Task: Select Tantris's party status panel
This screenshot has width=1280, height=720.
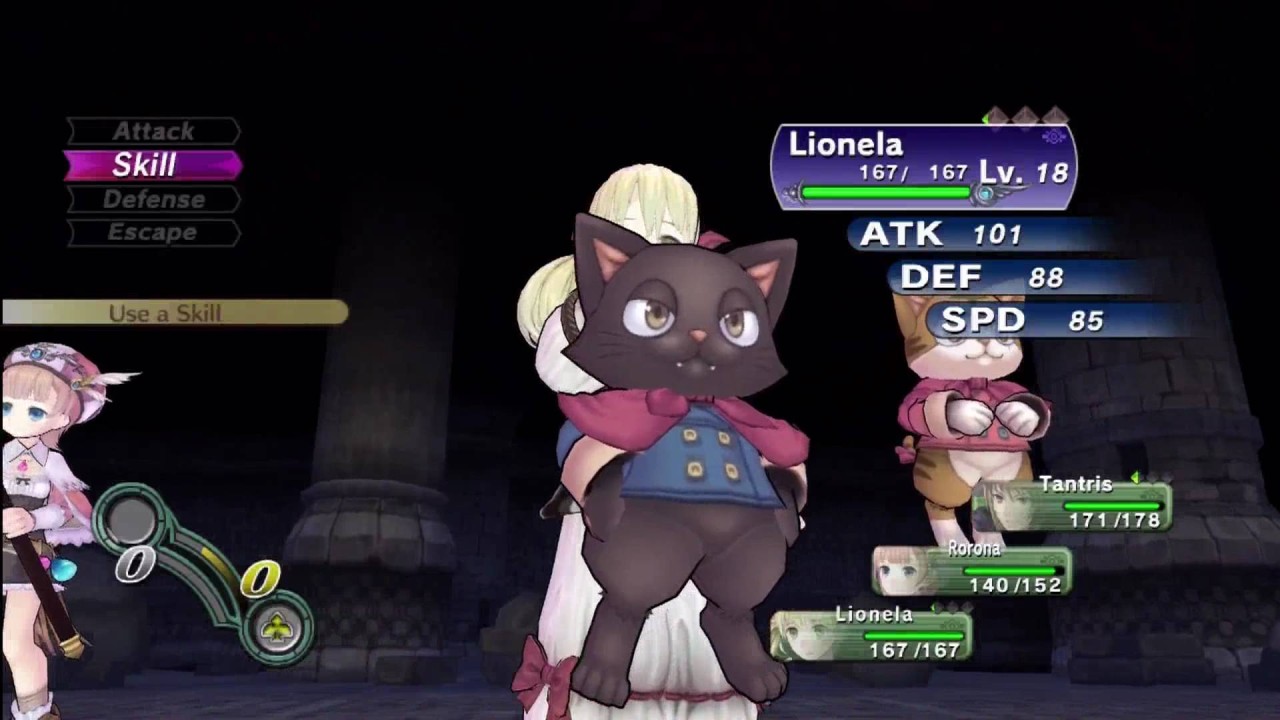Action: (x=1072, y=505)
